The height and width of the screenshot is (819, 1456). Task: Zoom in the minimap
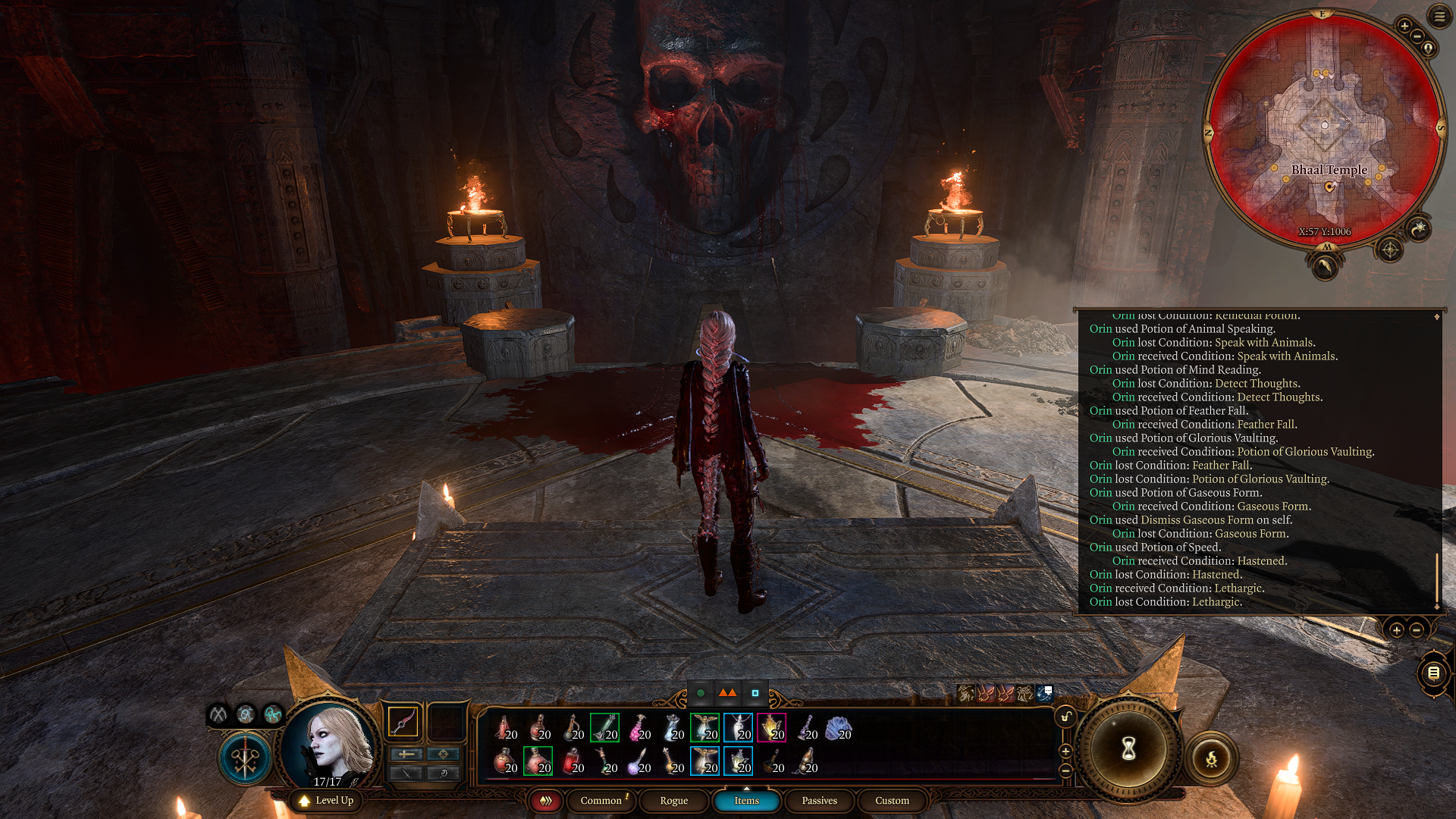coord(1404,26)
